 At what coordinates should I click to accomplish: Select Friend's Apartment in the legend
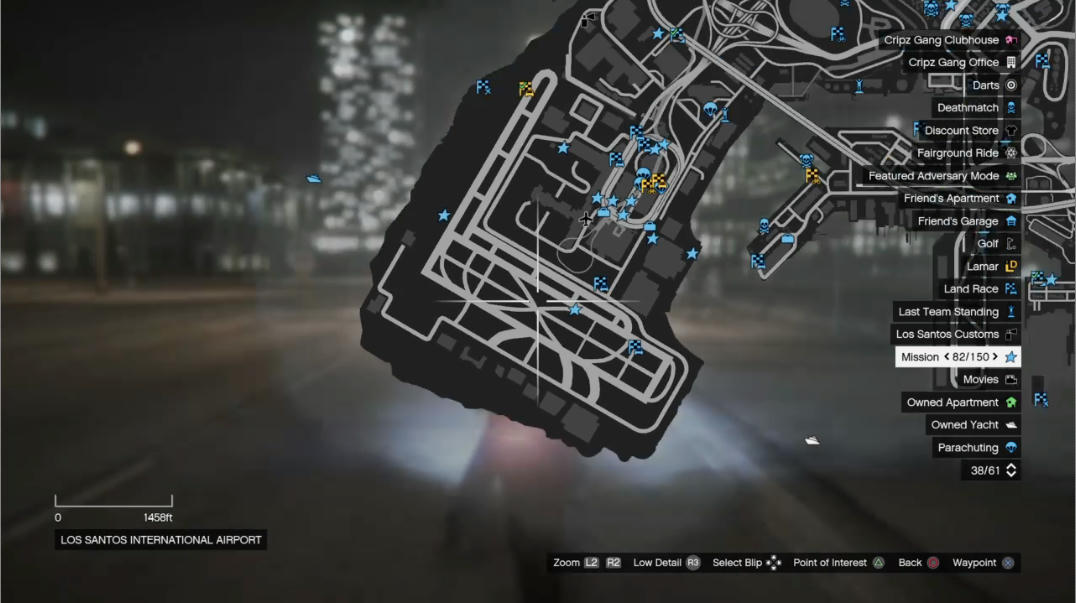(959, 199)
